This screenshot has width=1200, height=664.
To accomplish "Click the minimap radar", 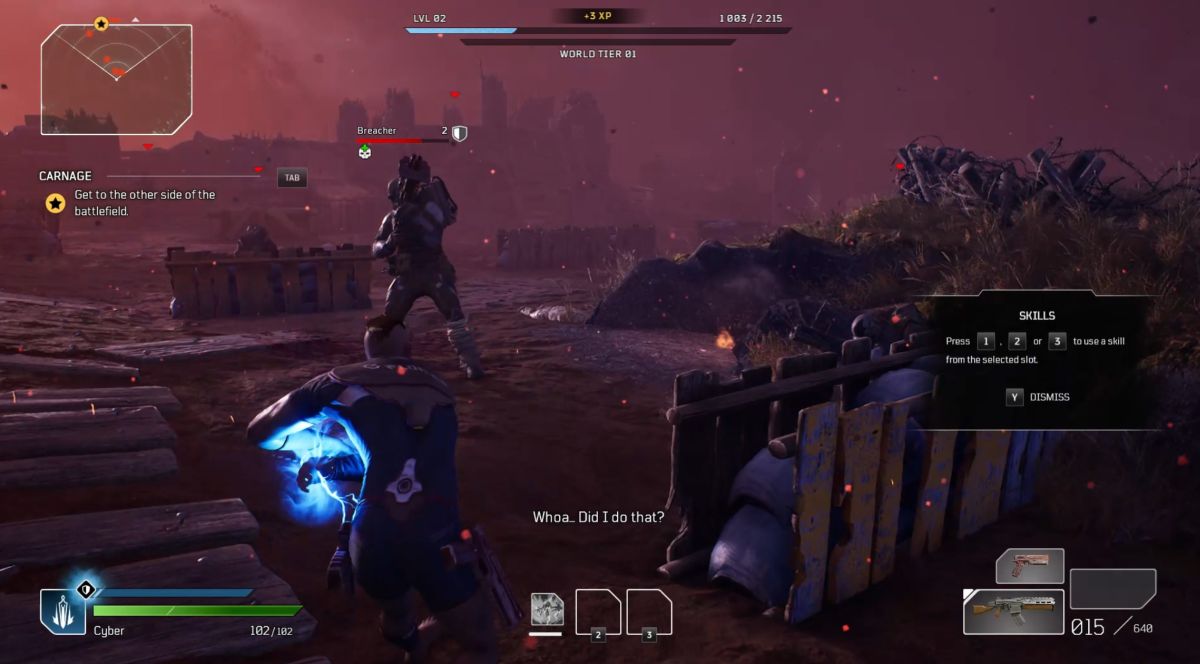I will click(x=116, y=79).
